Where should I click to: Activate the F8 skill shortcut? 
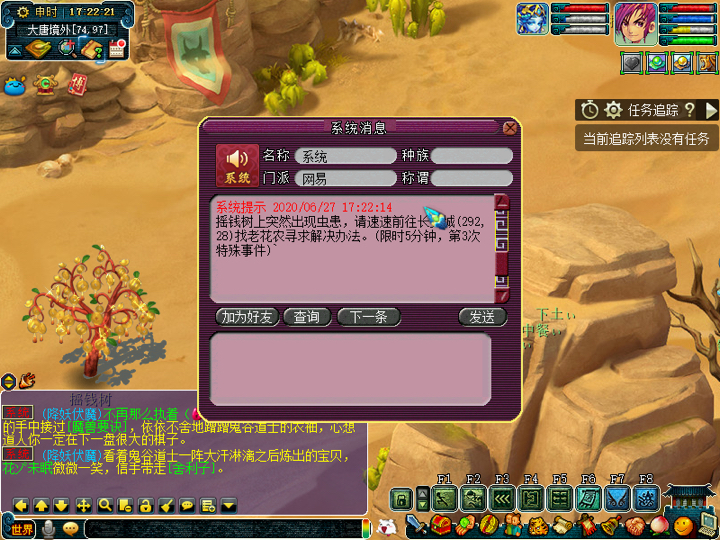647,497
